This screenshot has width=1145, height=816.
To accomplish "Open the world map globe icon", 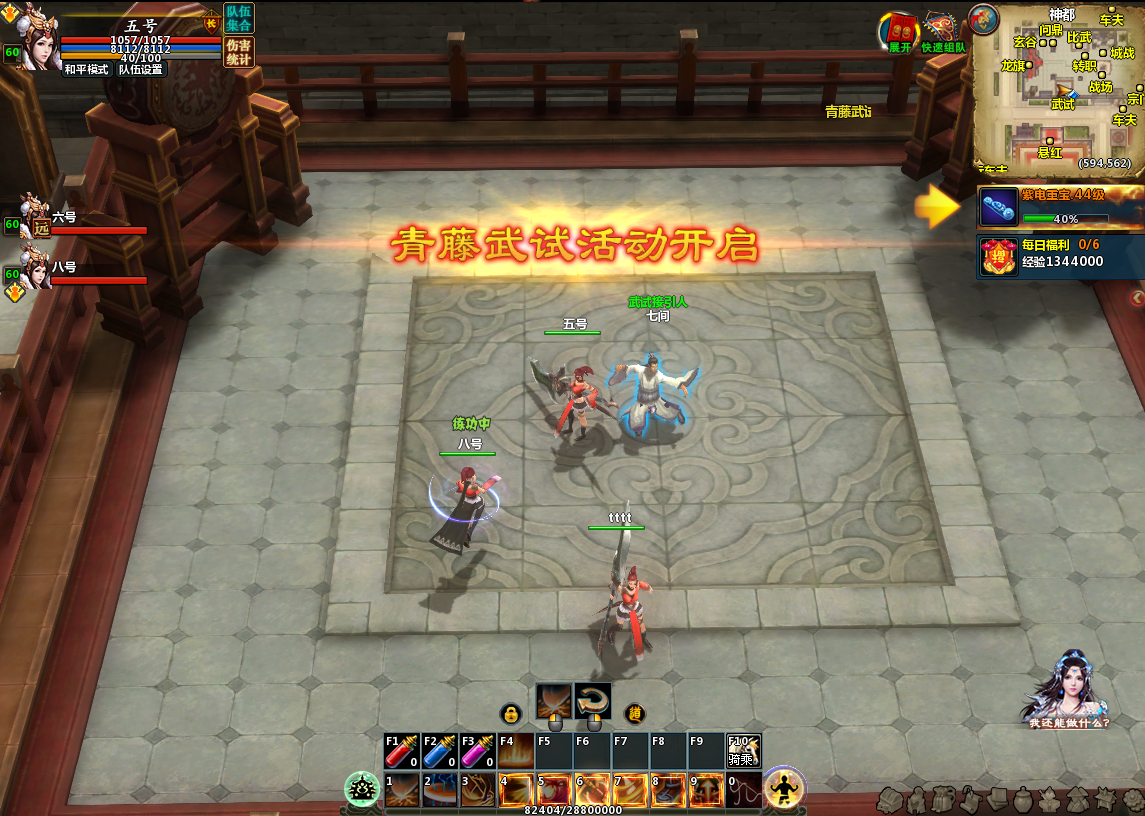I will click(x=983, y=18).
